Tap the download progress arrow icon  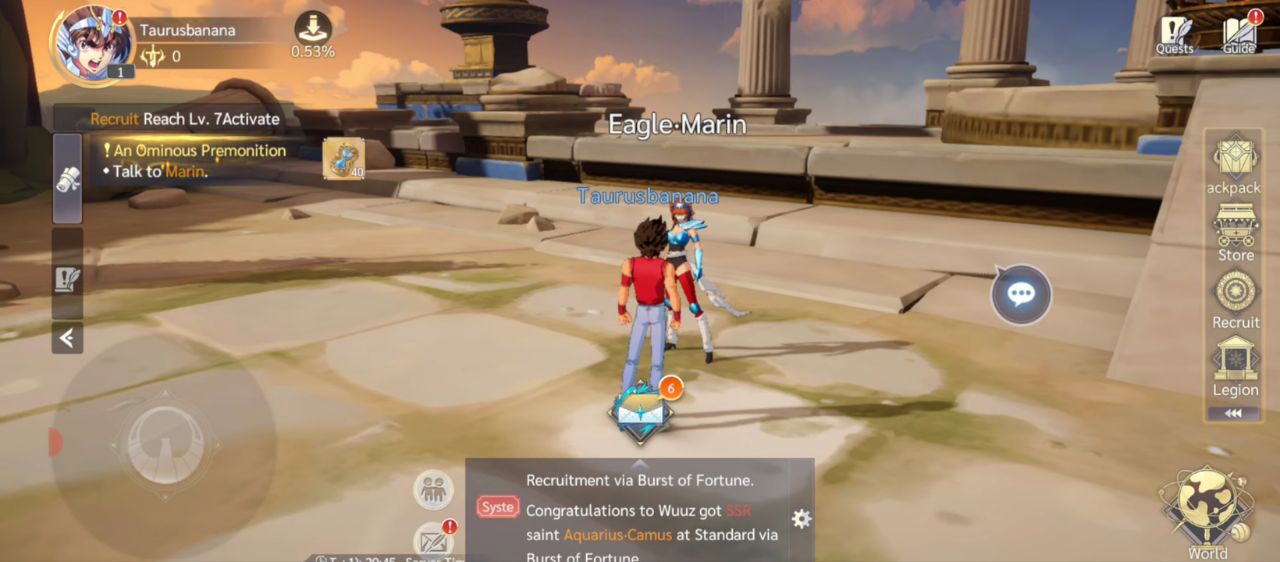pyautogui.click(x=313, y=27)
